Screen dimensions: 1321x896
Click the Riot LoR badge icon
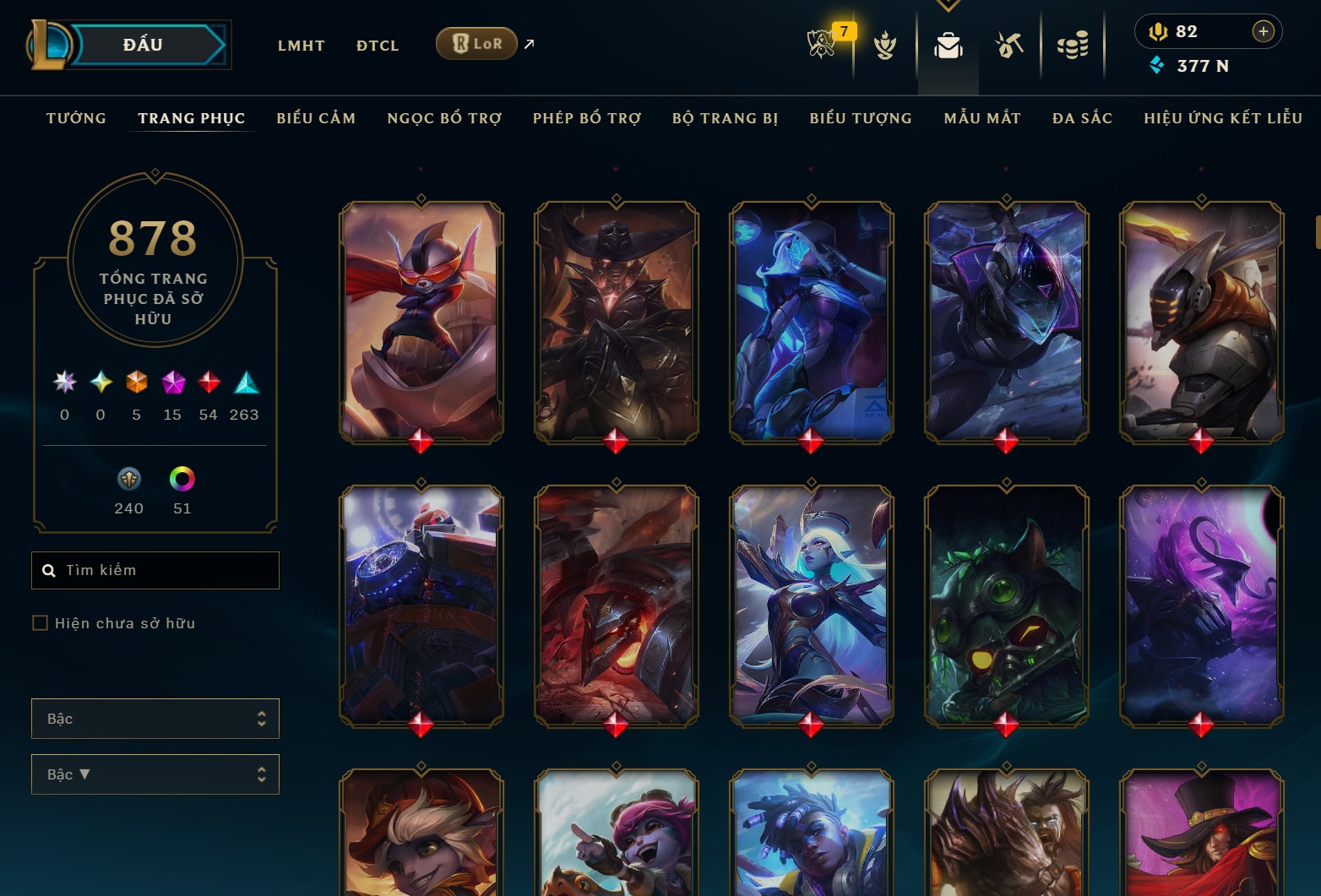(x=476, y=42)
